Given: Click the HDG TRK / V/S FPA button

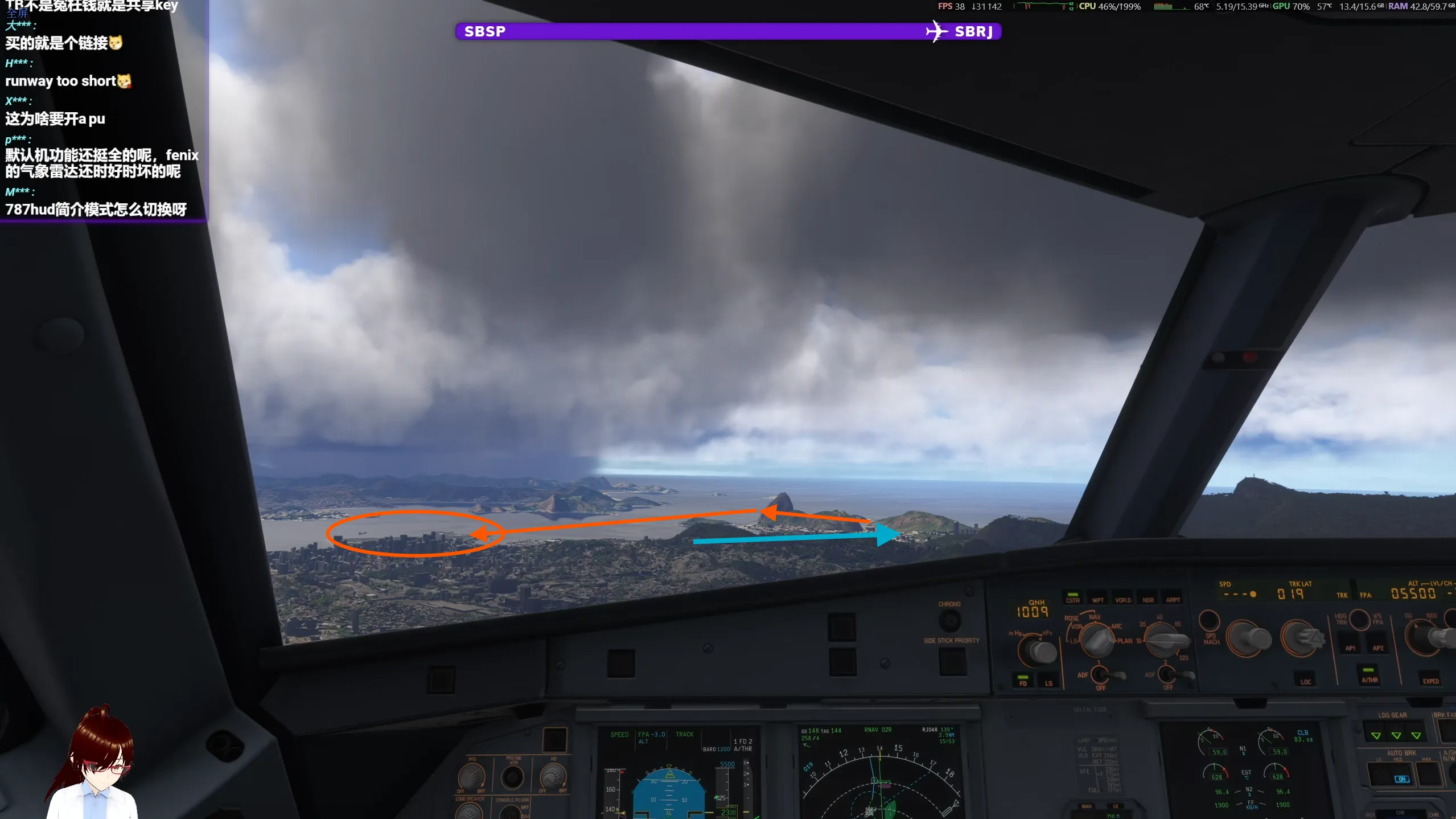Looking at the screenshot, I should click(x=1359, y=620).
